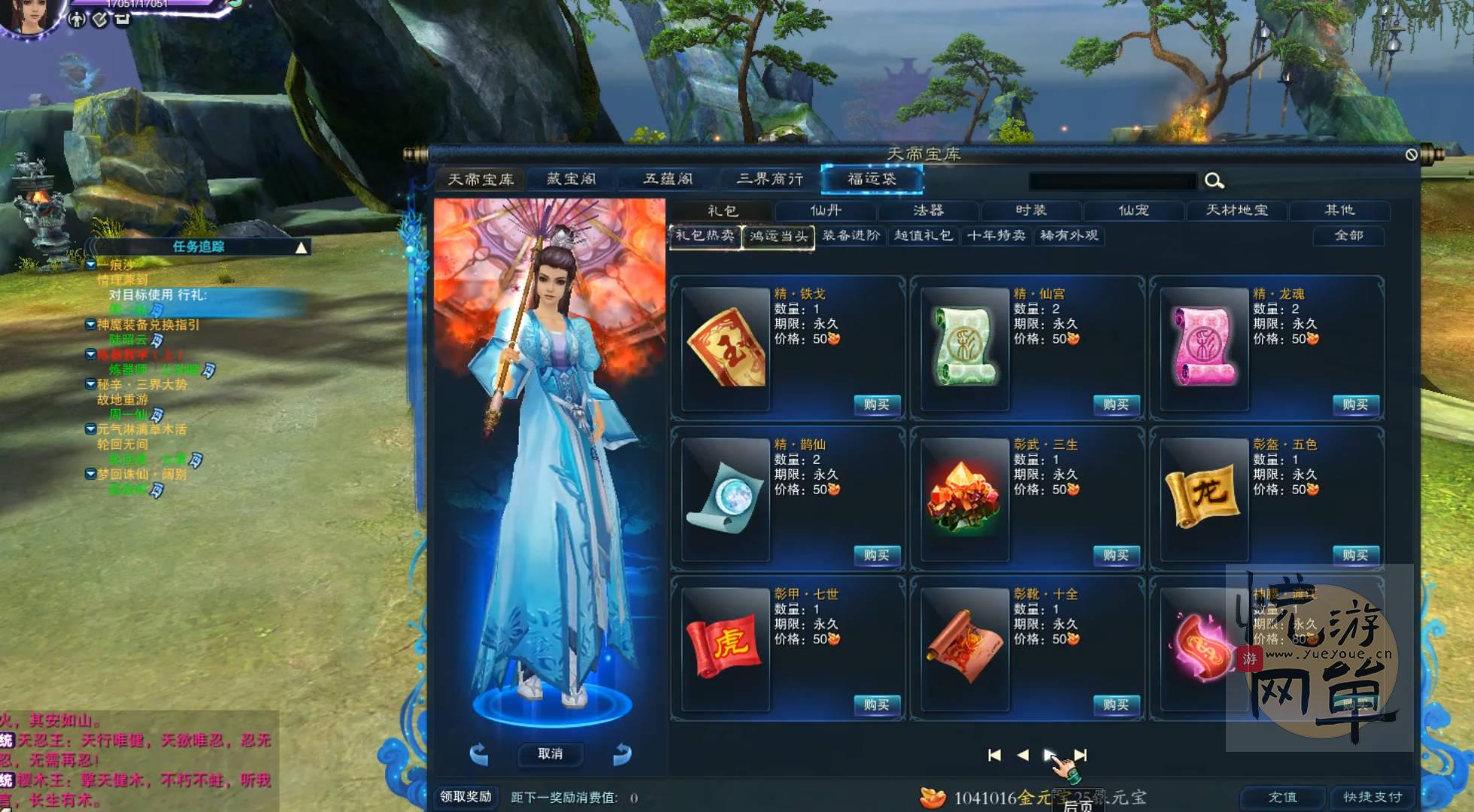Switch to the 天帝宝库 shop tab
Screen dimensions: 1474x812
(x=481, y=180)
